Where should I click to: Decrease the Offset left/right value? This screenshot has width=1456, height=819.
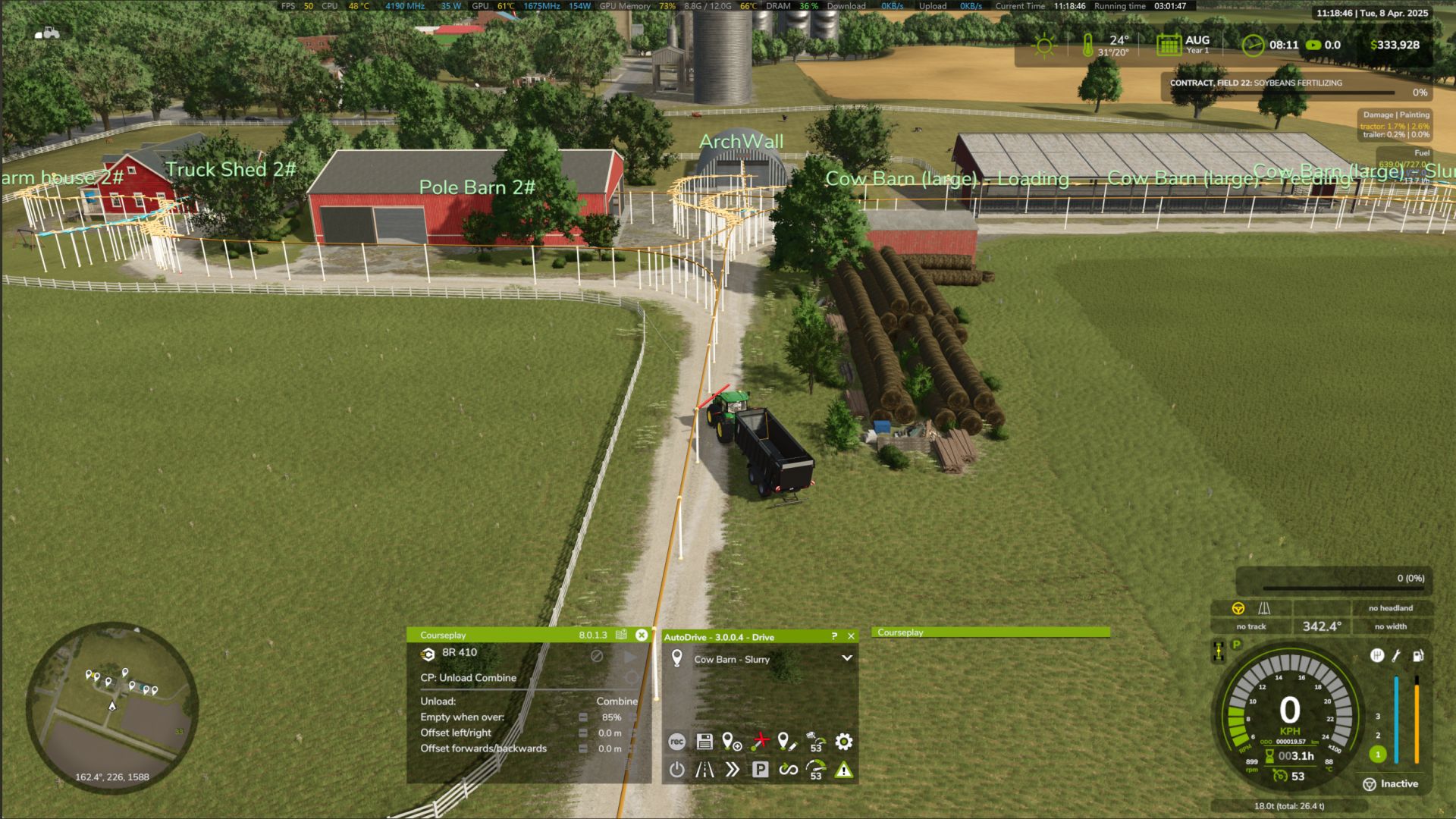582,733
